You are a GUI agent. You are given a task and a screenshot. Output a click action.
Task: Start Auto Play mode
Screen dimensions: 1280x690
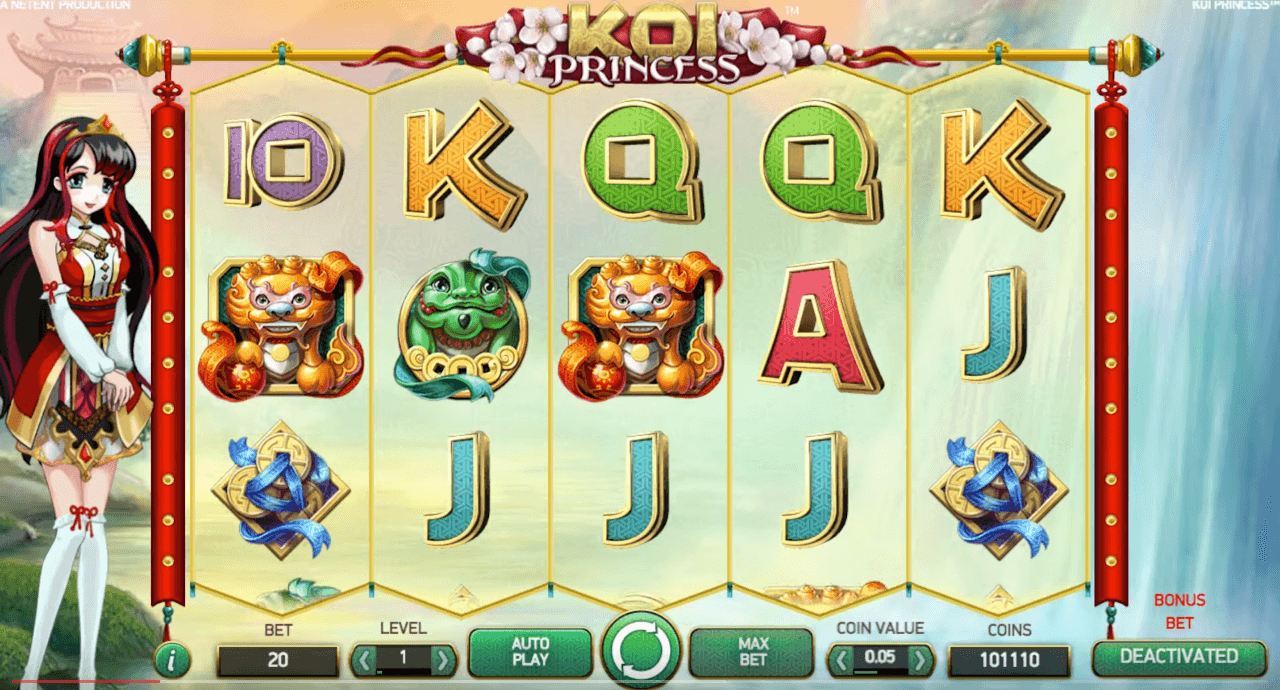530,653
